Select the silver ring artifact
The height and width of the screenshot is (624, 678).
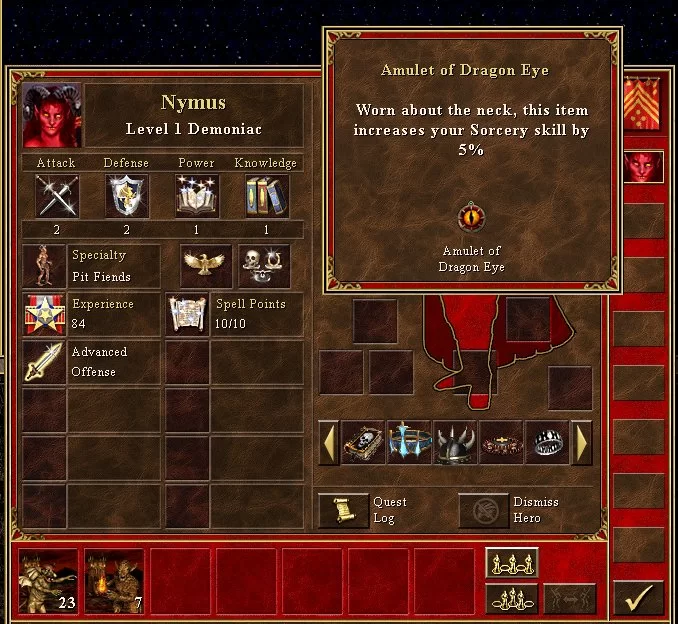pyautogui.click(x=547, y=442)
